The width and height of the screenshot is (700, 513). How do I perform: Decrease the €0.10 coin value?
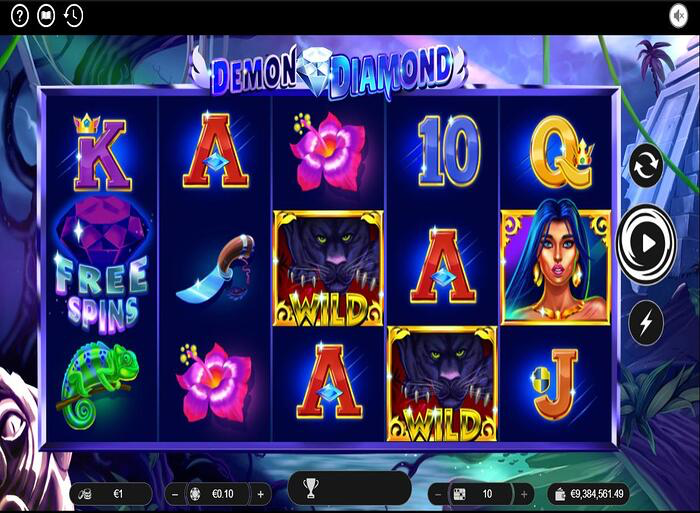(174, 493)
